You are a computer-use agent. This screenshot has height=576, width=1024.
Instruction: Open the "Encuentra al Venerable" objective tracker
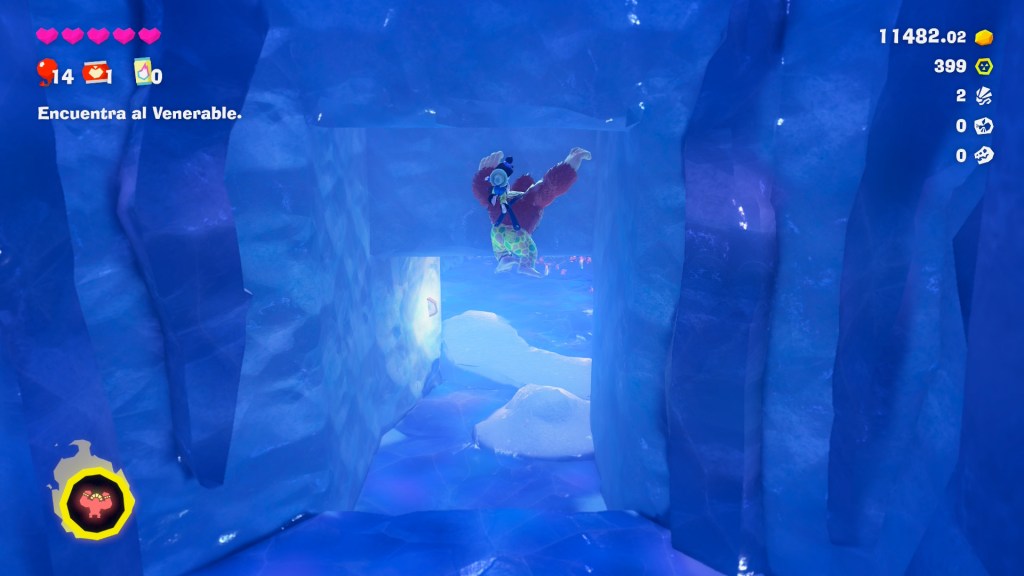click(x=140, y=114)
